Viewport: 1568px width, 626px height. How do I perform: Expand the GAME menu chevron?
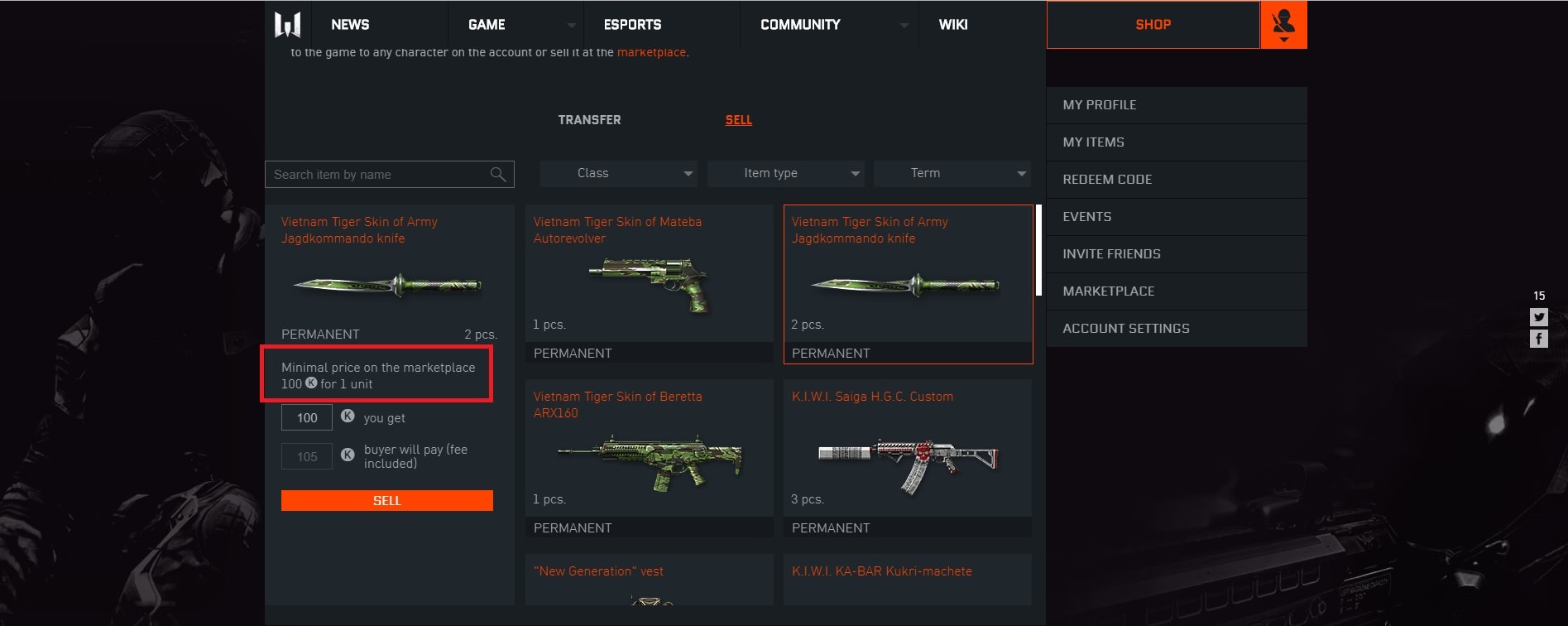571,25
